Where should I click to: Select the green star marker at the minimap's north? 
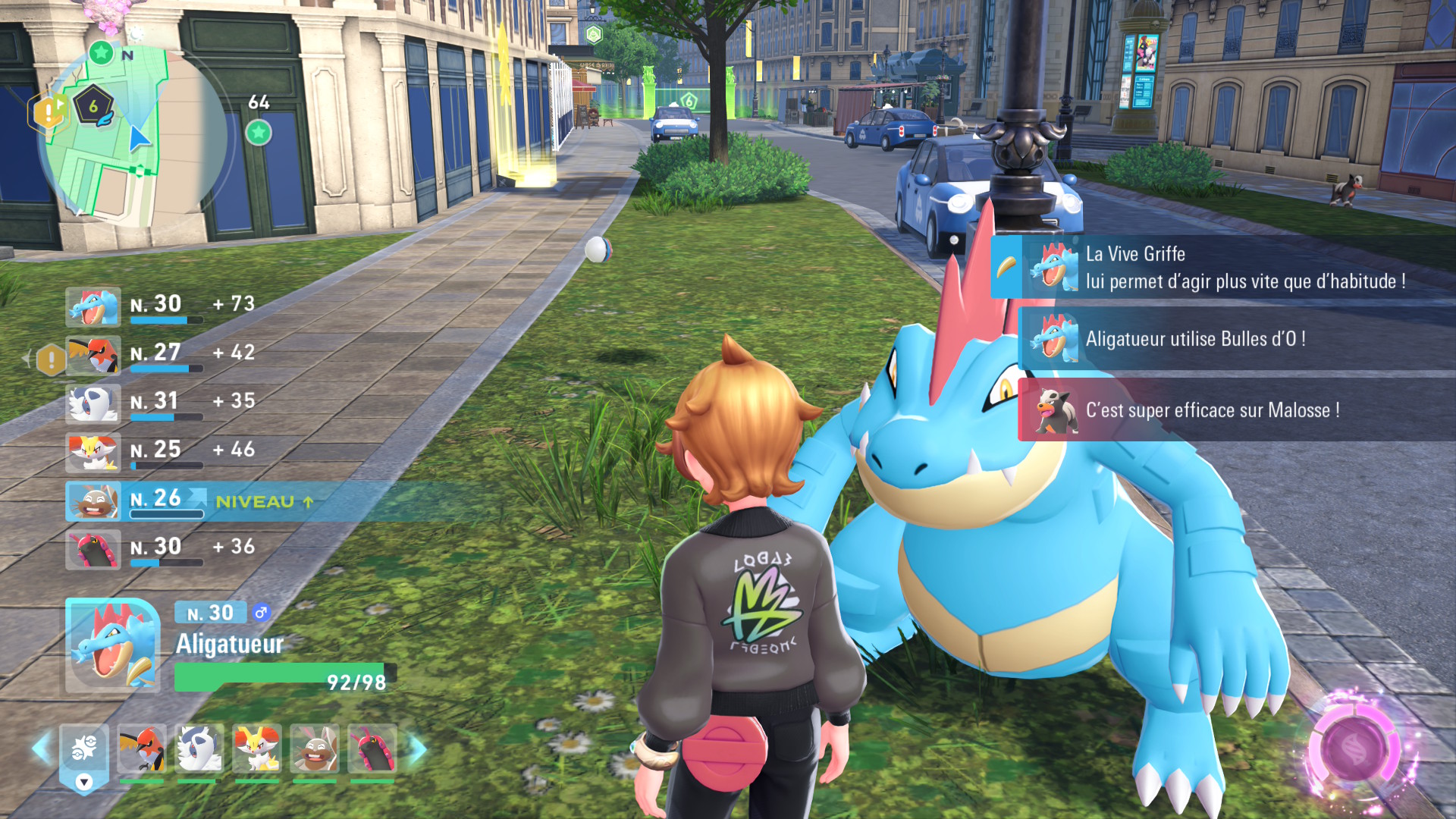[101, 52]
